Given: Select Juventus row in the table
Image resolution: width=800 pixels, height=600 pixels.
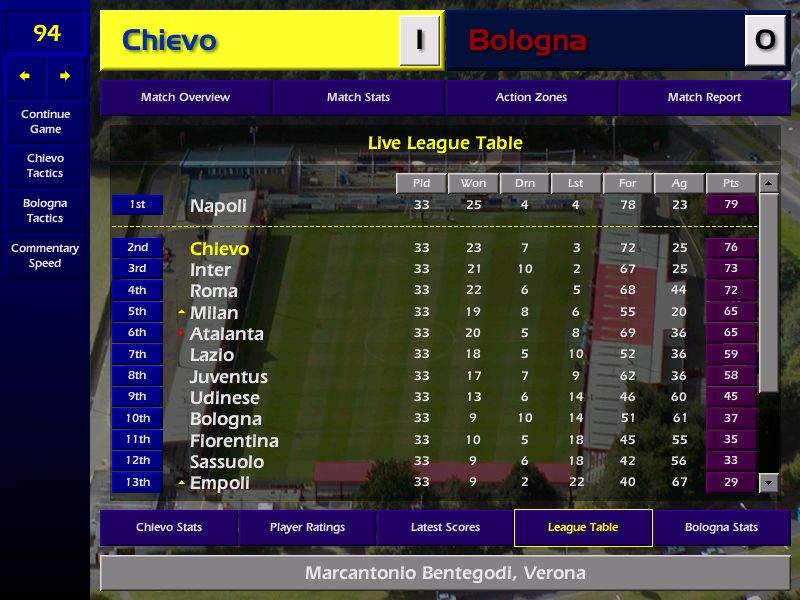Looking at the screenshot, I should click(229, 377).
